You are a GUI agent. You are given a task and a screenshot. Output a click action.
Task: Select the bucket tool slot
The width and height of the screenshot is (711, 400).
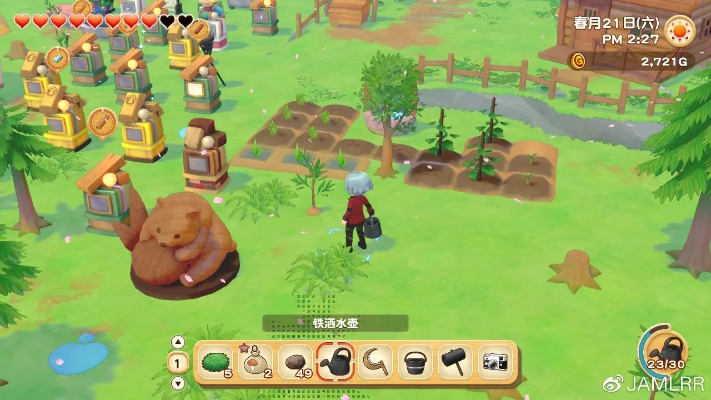click(x=415, y=361)
